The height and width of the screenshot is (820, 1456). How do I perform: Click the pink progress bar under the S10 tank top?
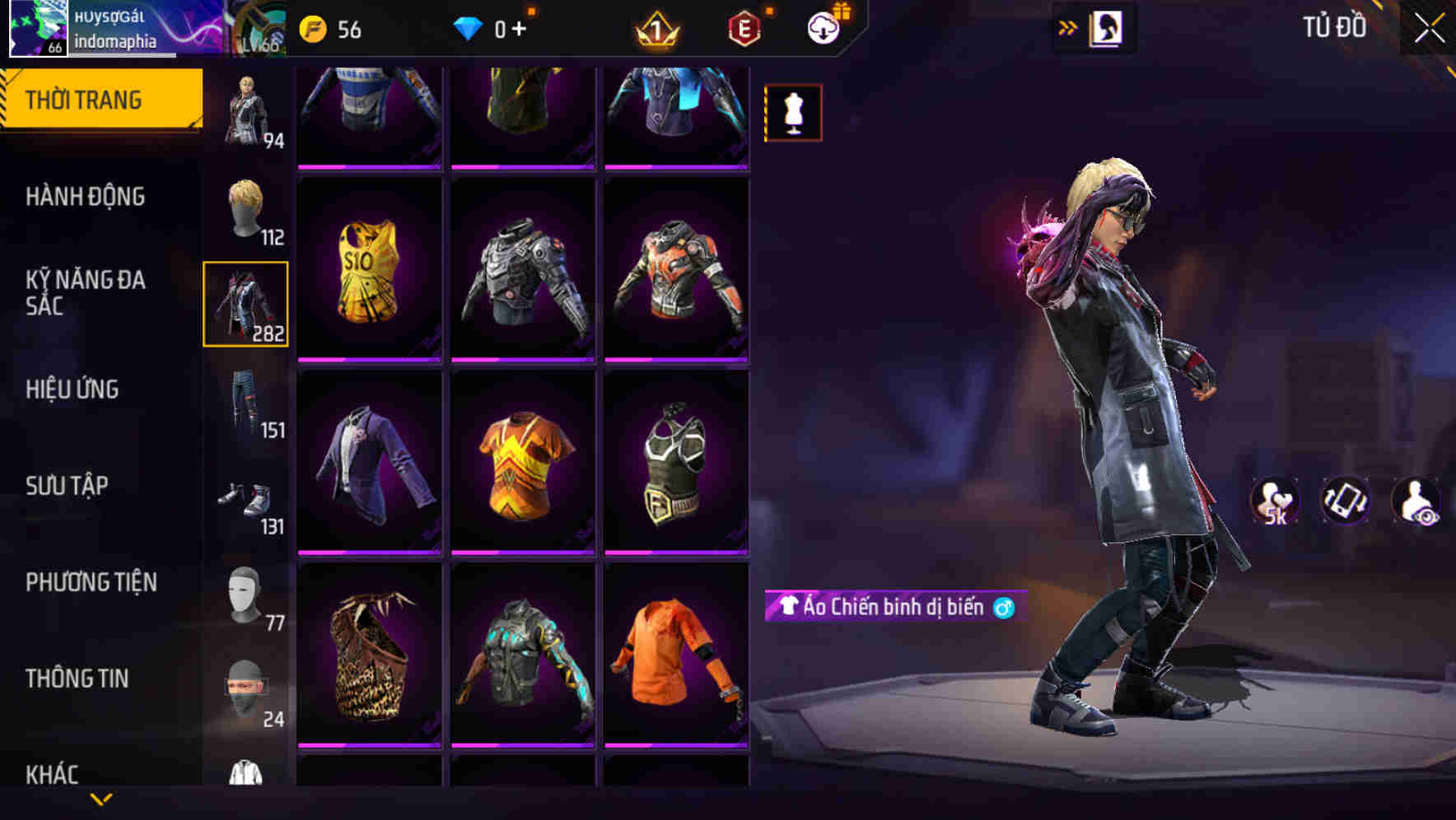tap(369, 358)
